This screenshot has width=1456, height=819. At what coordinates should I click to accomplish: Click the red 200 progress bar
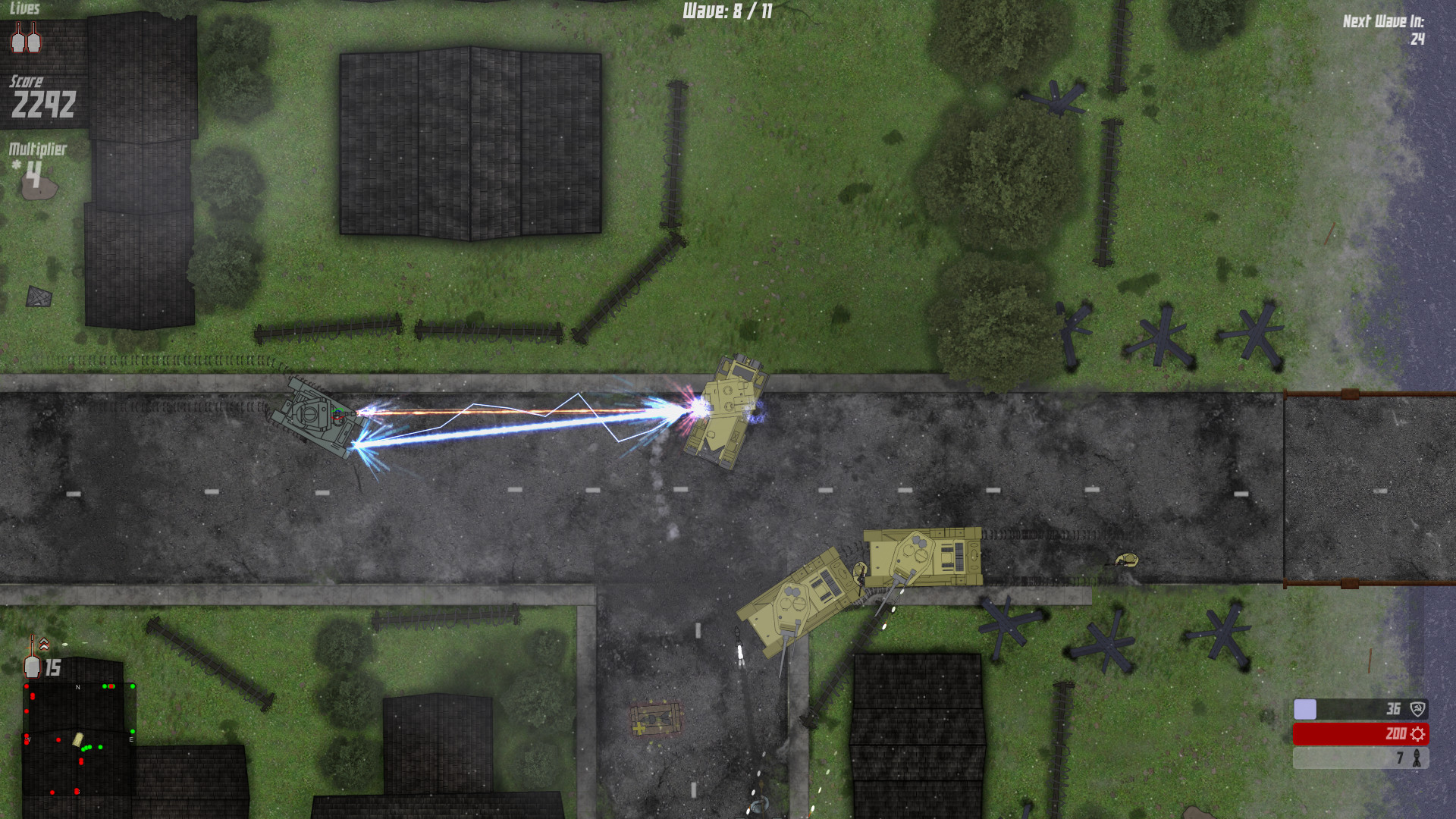coord(1357,734)
